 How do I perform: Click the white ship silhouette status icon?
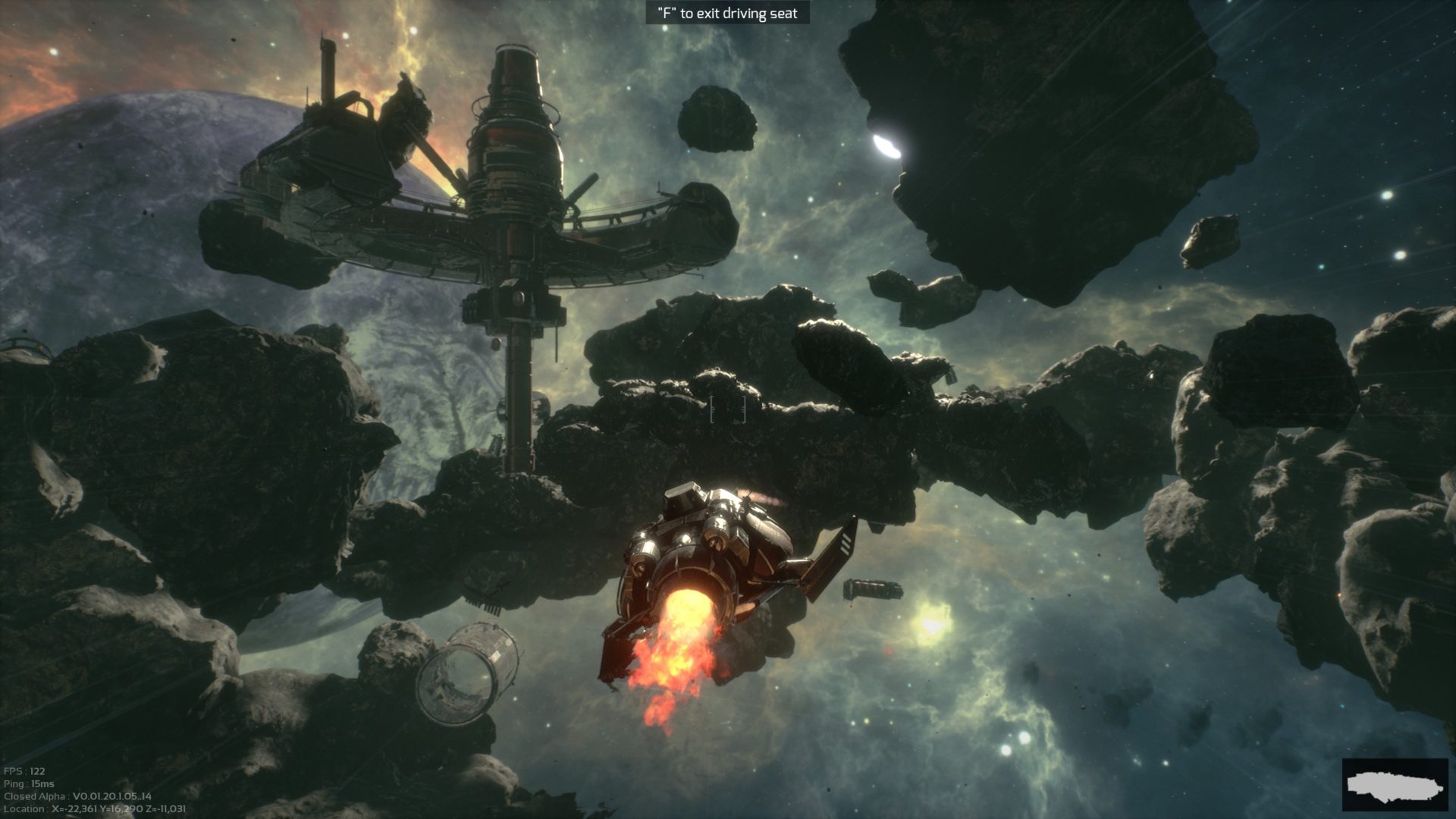coord(1395,785)
